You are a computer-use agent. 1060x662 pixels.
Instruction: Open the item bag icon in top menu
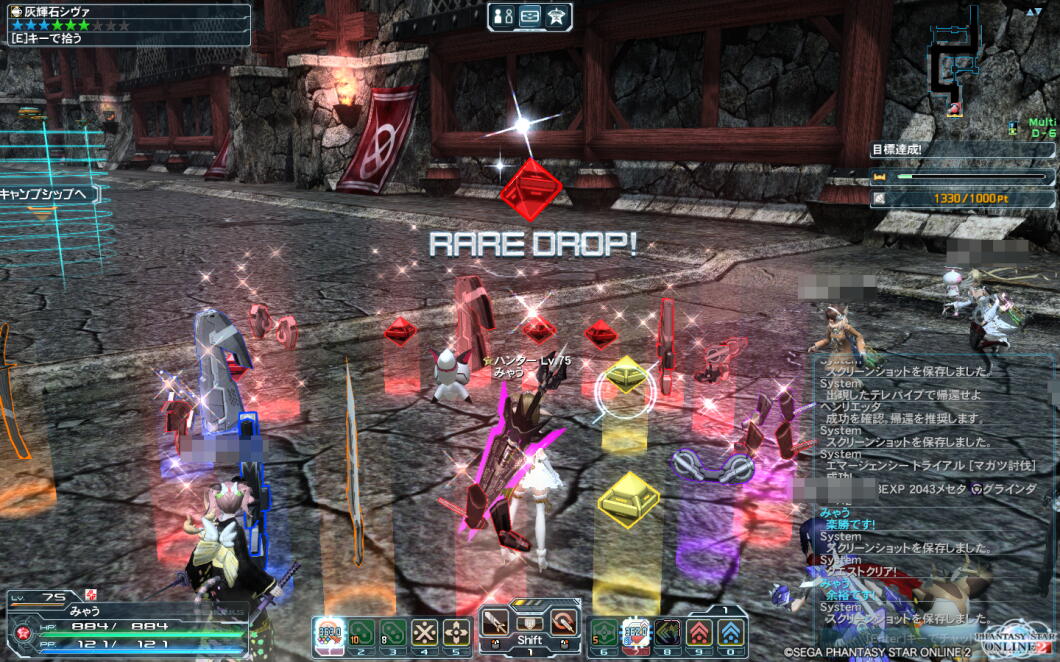click(530, 16)
